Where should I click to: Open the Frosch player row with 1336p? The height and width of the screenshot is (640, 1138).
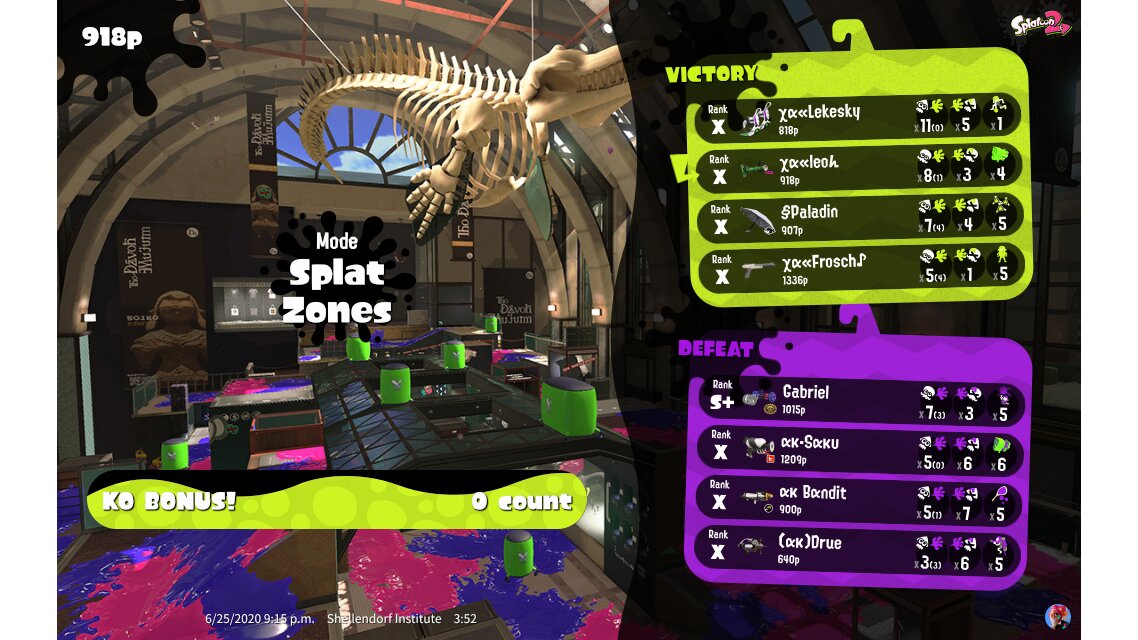858,267
